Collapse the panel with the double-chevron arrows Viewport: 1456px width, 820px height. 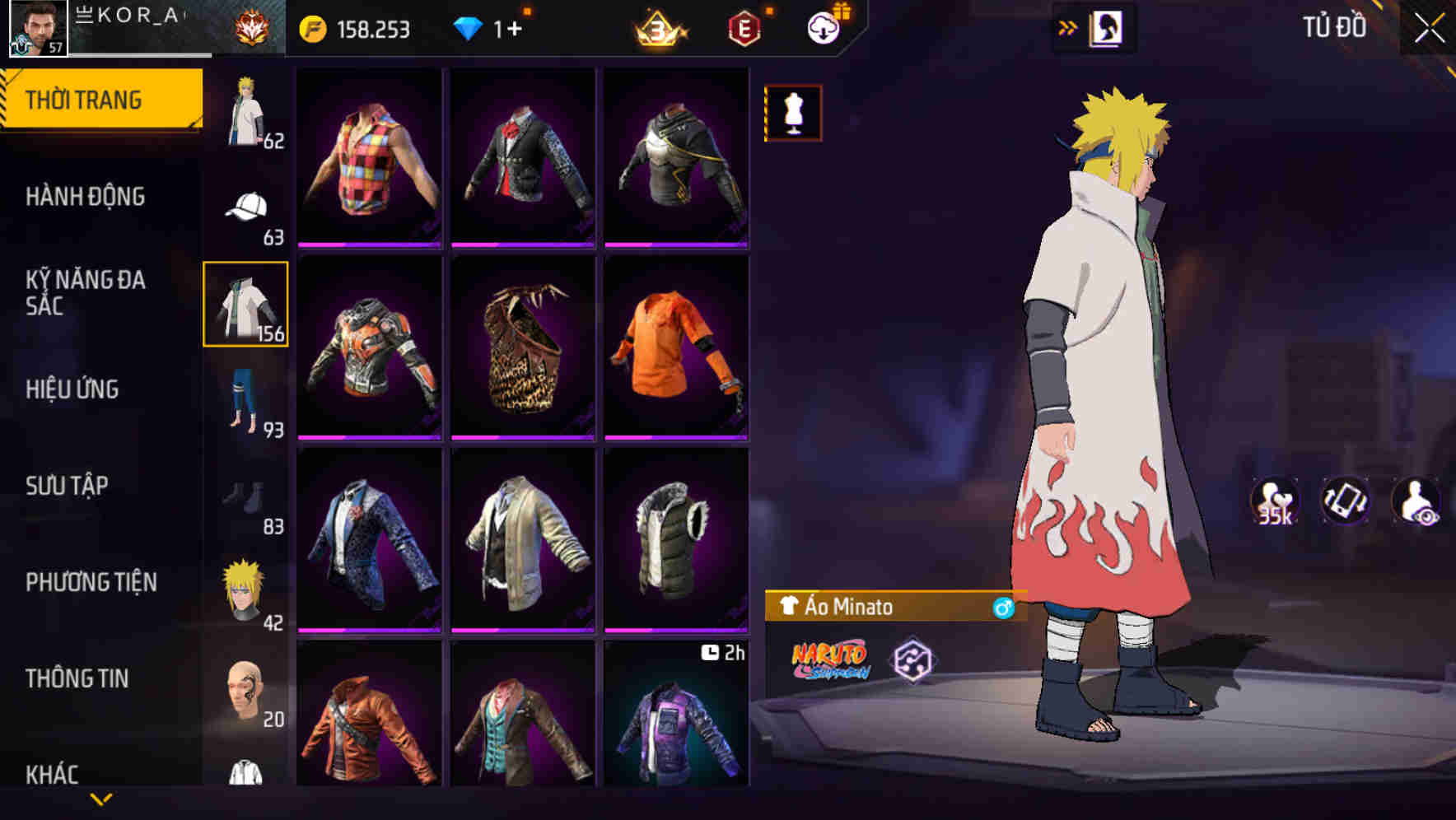pos(1068,26)
